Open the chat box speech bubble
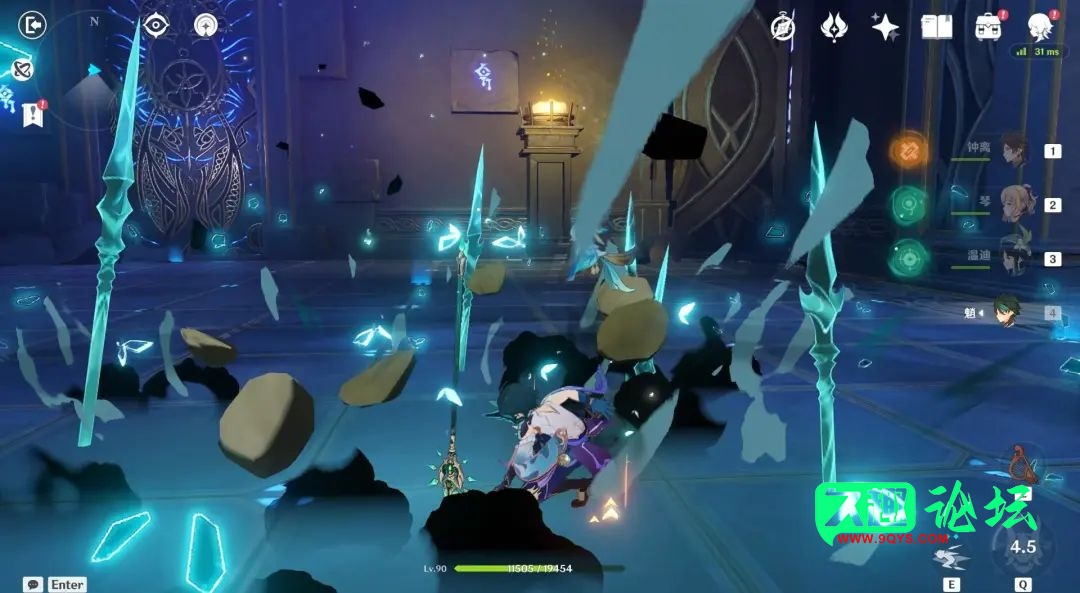The height and width of the screenshot is (593, 1080). tap(33, 584)
